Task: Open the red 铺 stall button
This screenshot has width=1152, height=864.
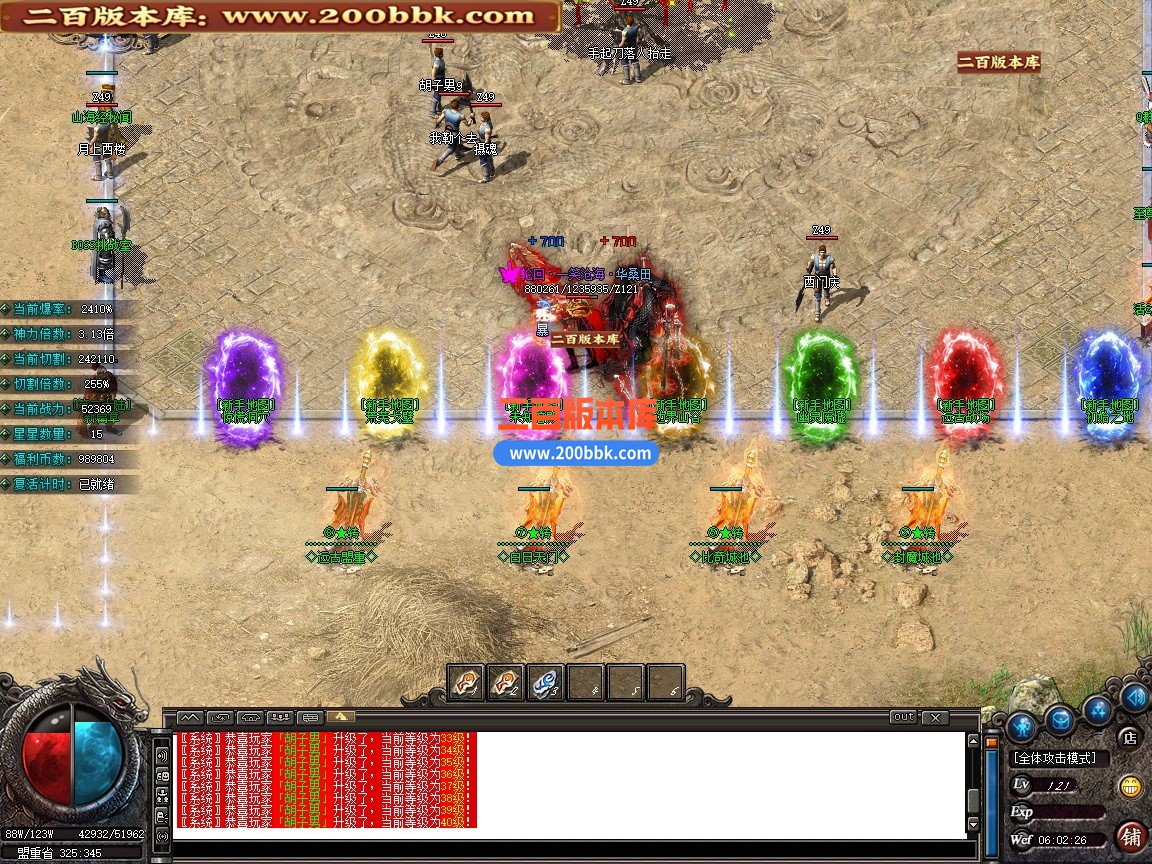Action: pos(1131,836)
